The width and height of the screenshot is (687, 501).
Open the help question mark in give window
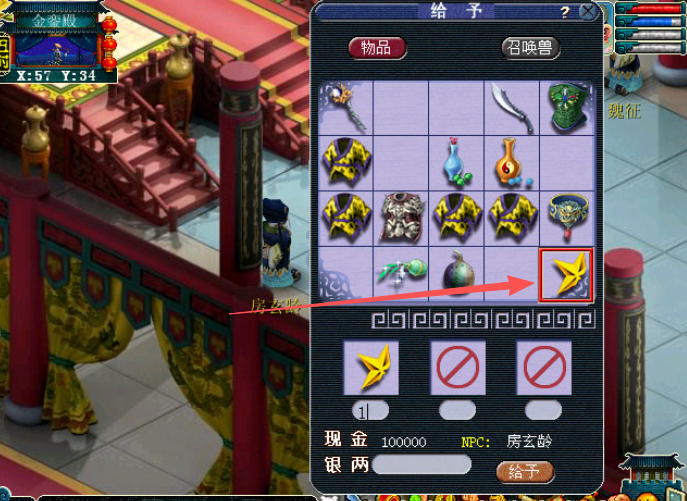(x=565, y=13)
